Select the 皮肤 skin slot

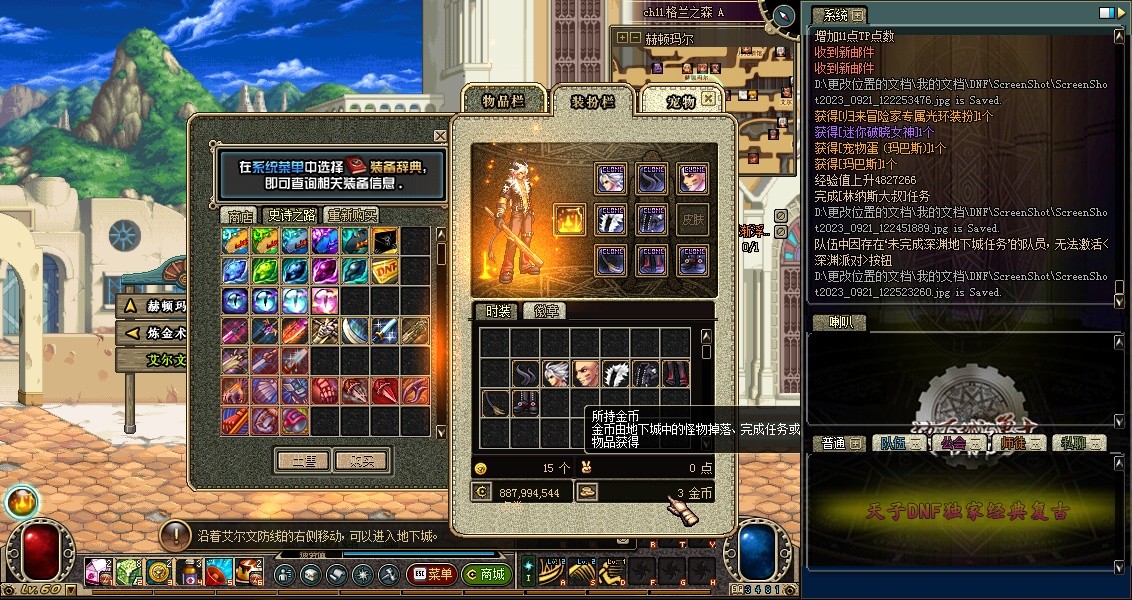tap(692, 219)
